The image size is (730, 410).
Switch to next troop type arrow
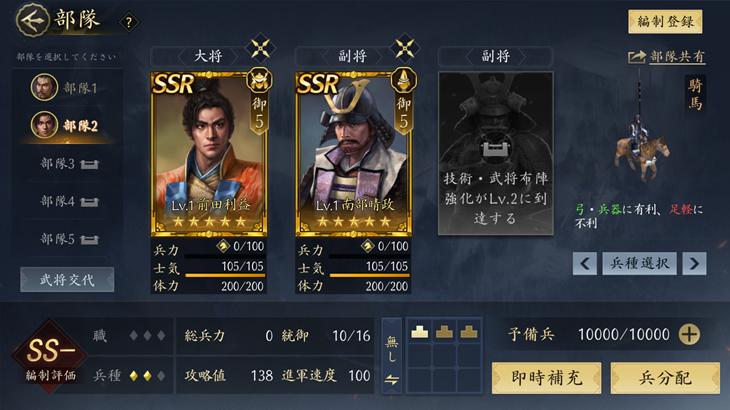[x=694, y=263]
